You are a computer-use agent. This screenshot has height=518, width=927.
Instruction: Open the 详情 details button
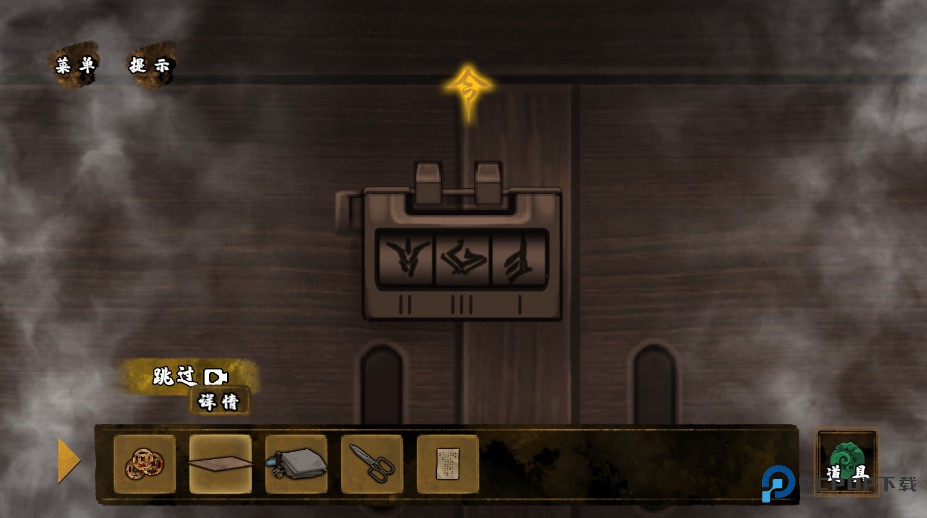[x=219, y=401]
